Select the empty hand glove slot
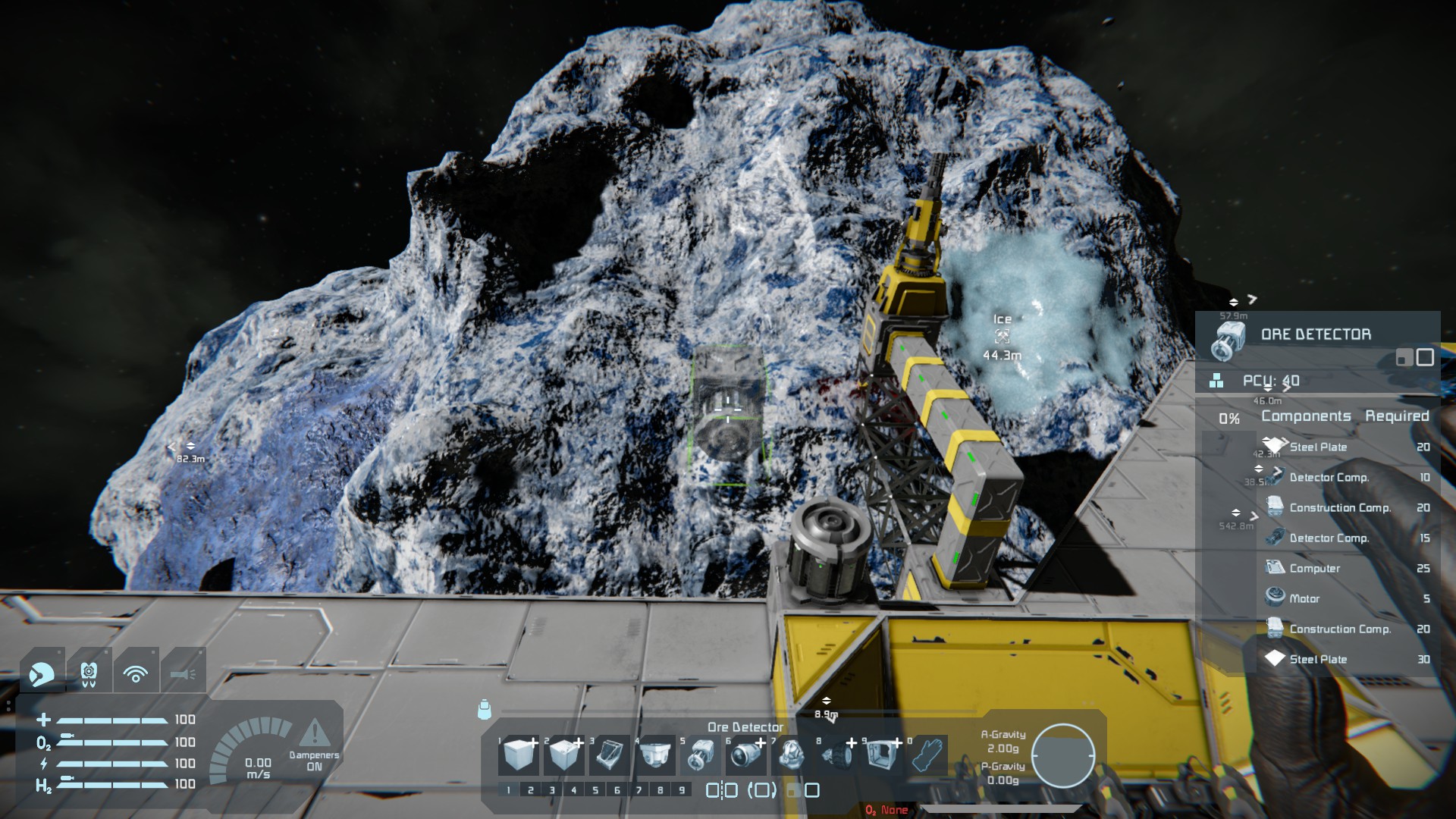Image resolution: width=1456 pixels, height=819 pixels. pyautogui.click(x=927, y=755)
